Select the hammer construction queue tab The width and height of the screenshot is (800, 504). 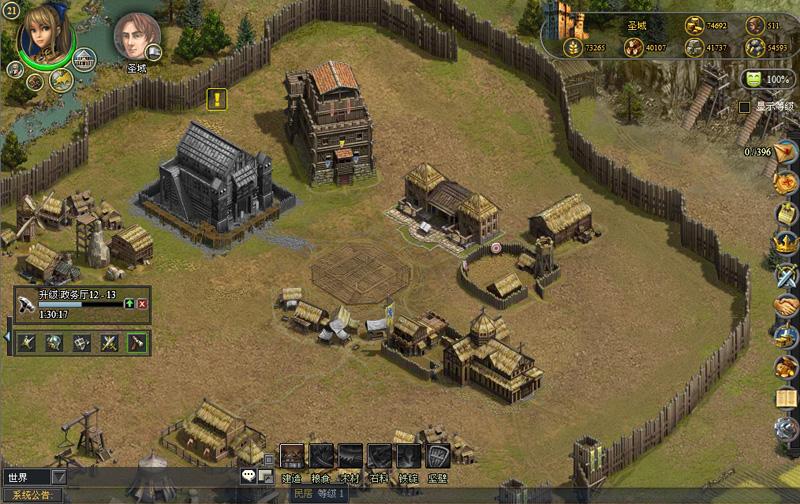(138, 342)
